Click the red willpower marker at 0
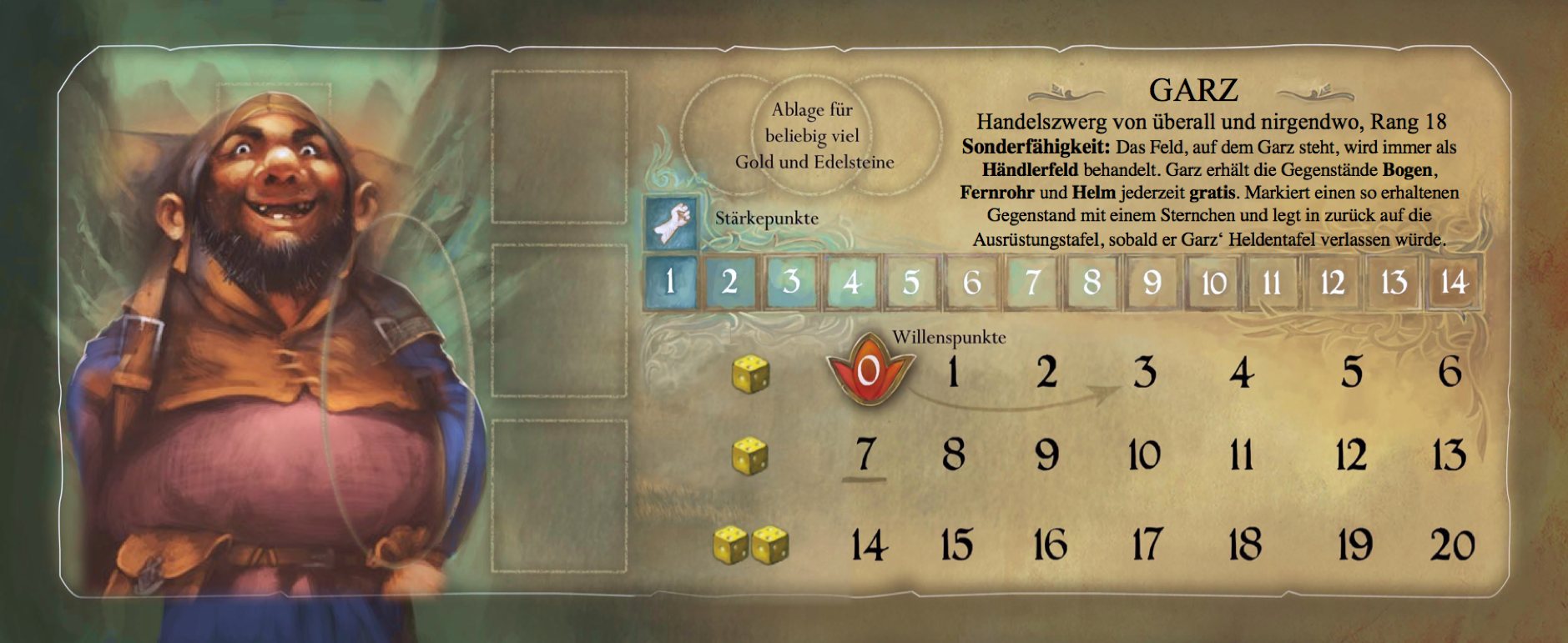 [x=869, y=370]
